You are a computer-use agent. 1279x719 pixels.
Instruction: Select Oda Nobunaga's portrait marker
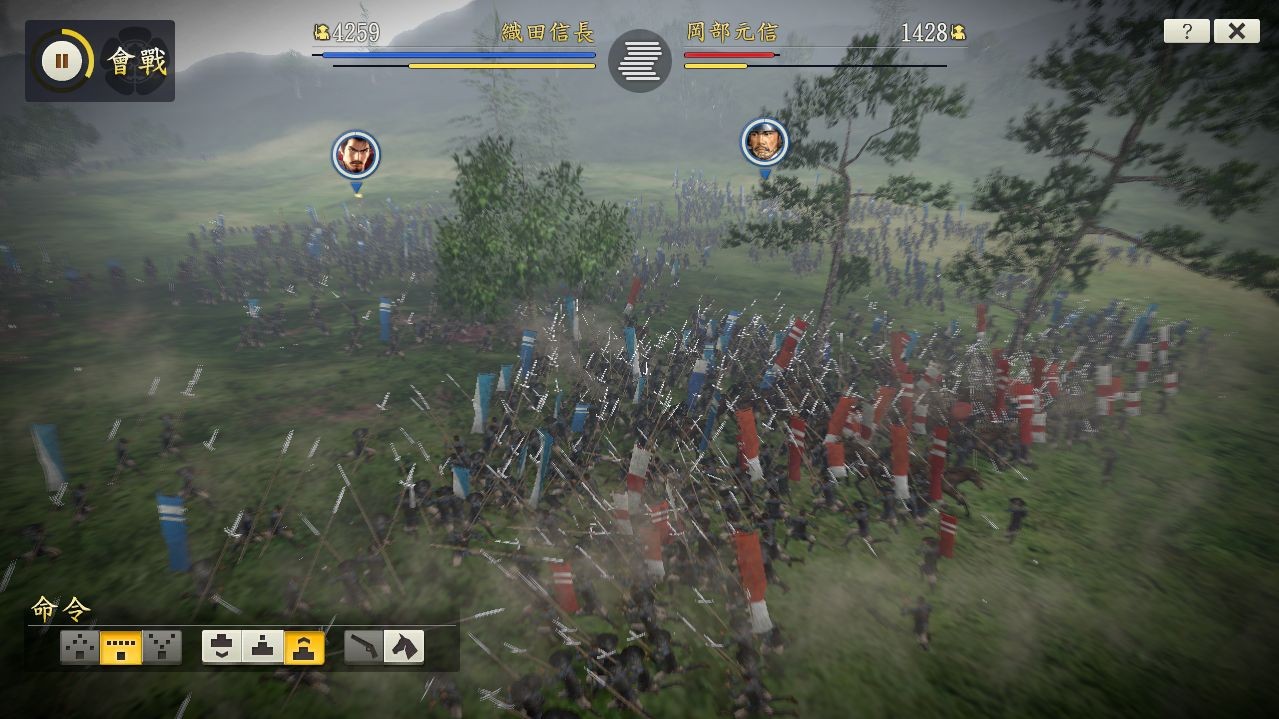tap(356, 154)
